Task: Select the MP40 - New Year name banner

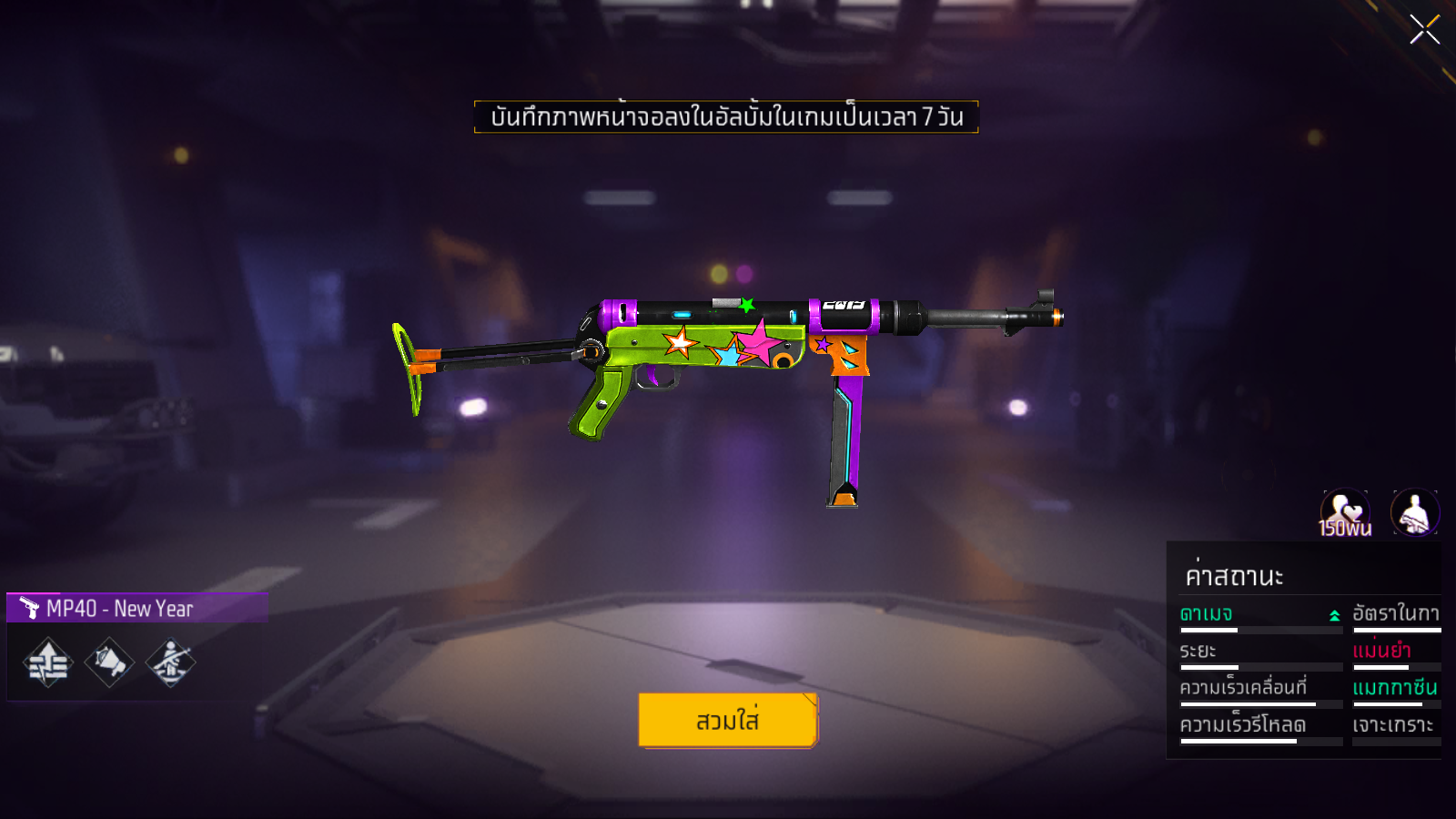Action: coord(136,608)
